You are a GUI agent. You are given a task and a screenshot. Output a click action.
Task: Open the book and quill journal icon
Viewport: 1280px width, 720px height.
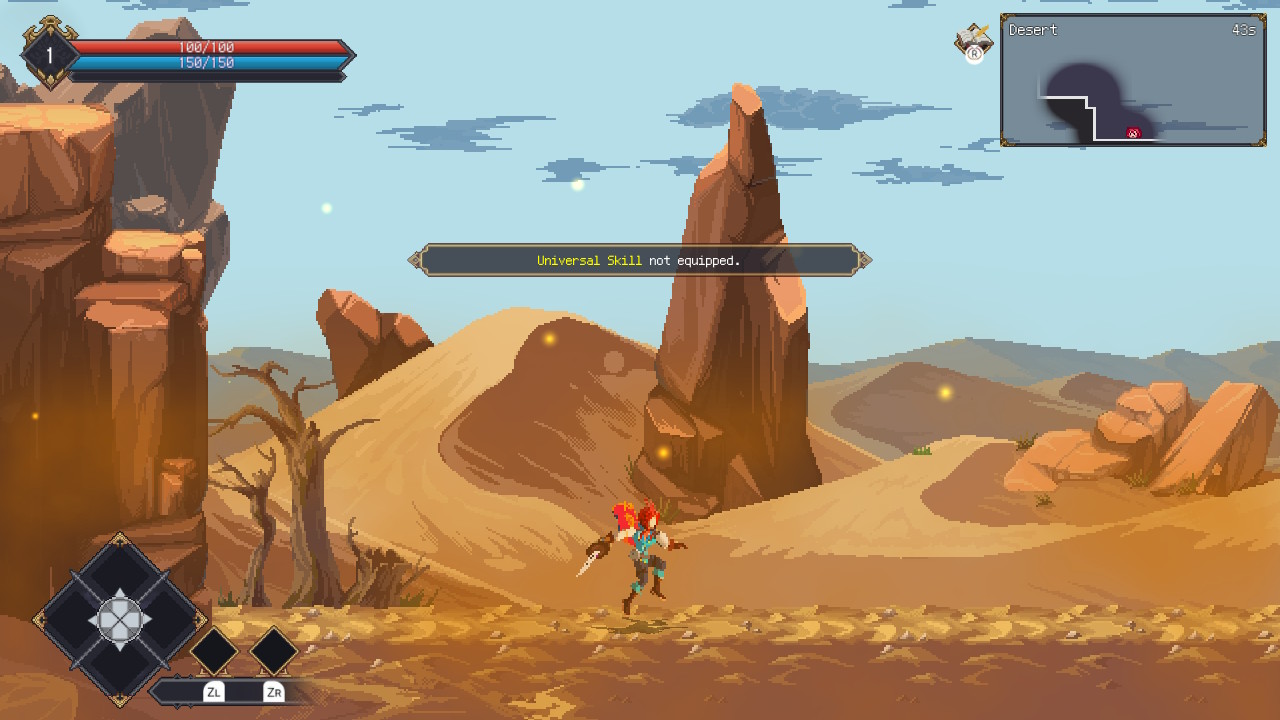coord(973,40)
